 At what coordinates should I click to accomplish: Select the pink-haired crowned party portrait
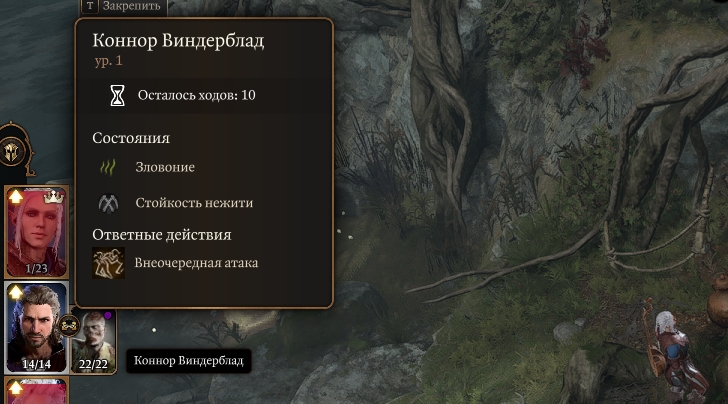tap(36, 231)
